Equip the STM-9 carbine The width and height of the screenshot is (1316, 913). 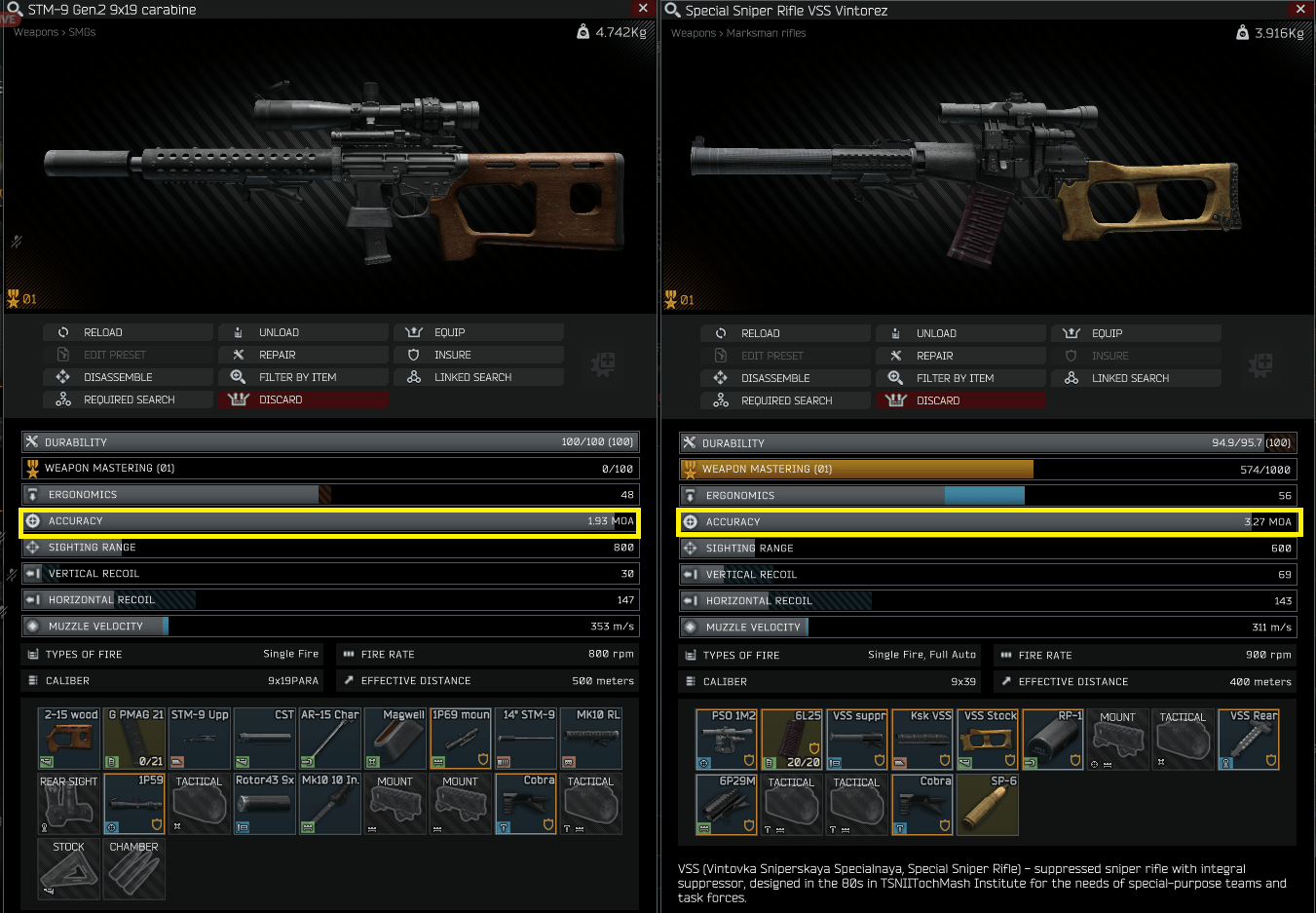[478, 331]
